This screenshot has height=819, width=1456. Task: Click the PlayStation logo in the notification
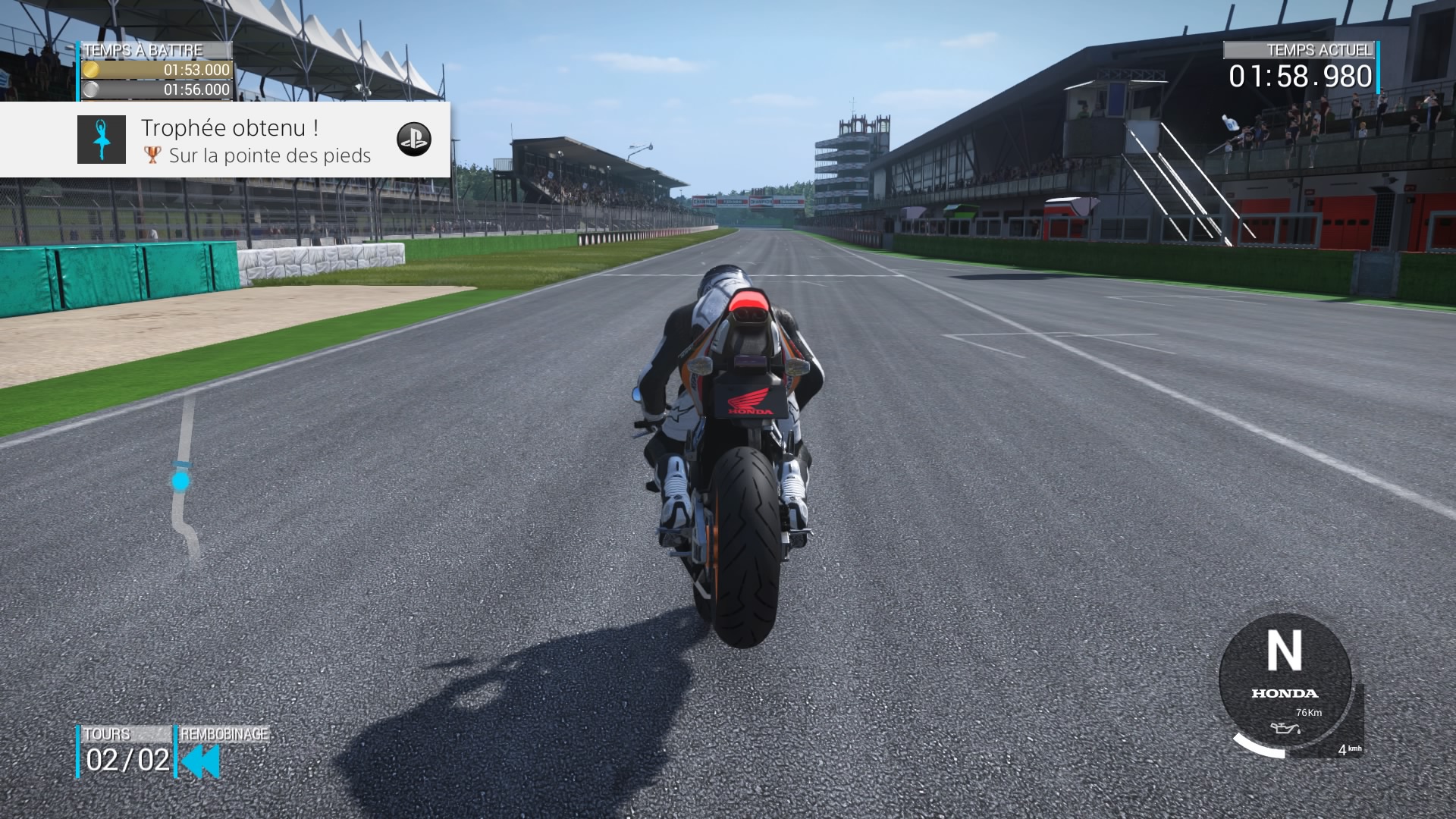pyautogui.click(x=414, y=139)
